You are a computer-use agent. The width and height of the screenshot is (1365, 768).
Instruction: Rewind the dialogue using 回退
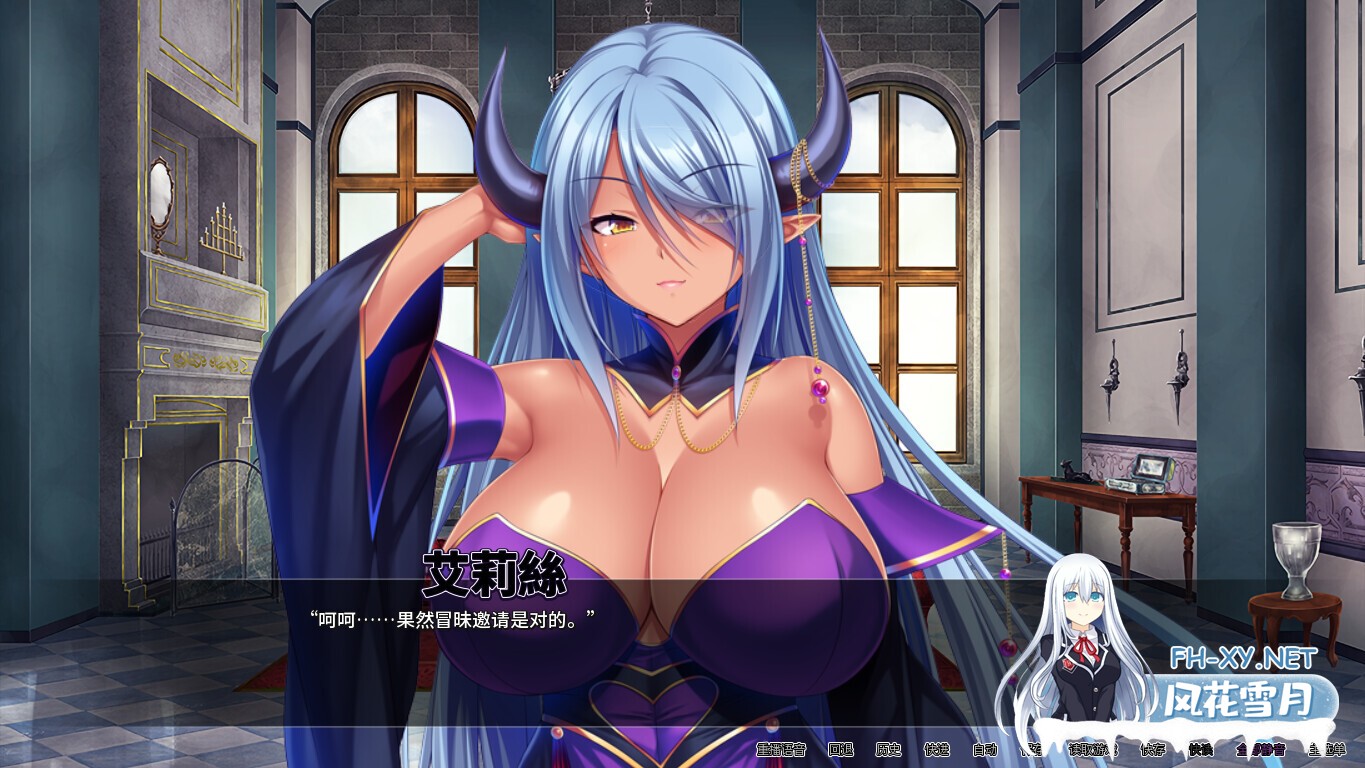pos(842,752)
